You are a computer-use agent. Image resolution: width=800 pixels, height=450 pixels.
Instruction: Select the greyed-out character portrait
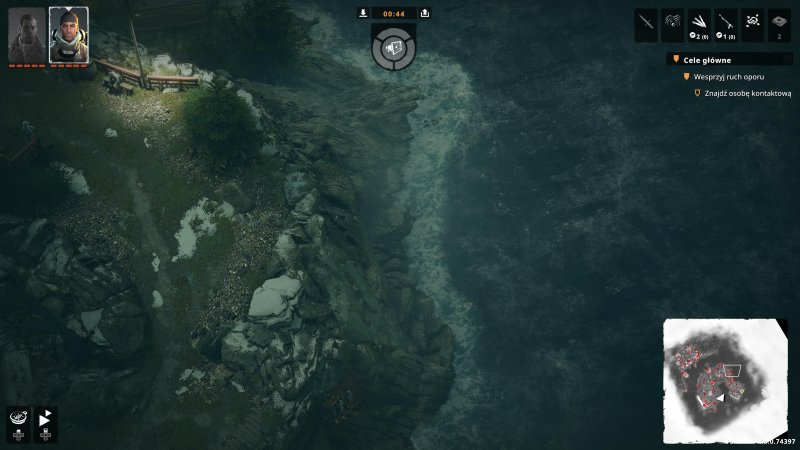tap(27, 35)
